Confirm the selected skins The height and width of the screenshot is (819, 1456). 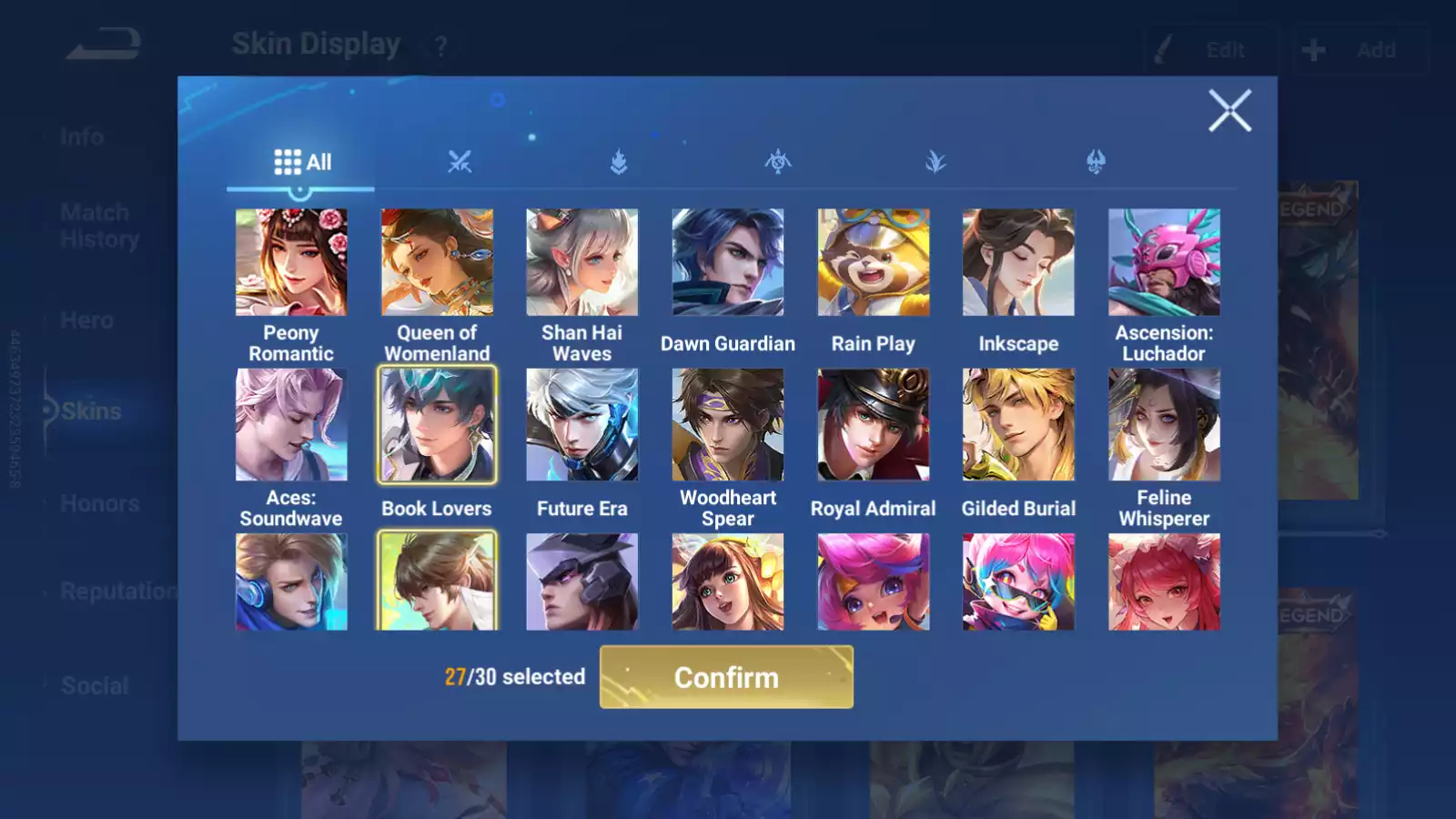(726, 677)
